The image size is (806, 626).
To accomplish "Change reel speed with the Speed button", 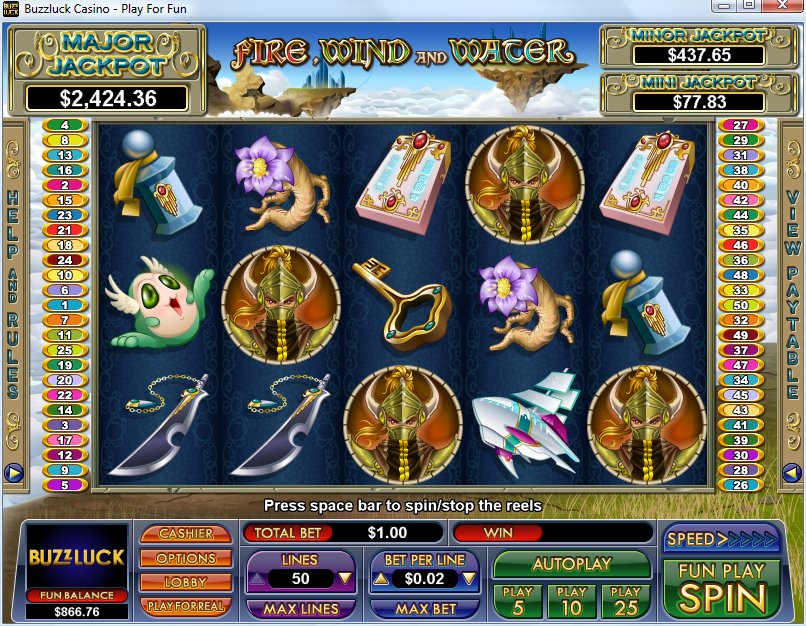I will [721, 539].
